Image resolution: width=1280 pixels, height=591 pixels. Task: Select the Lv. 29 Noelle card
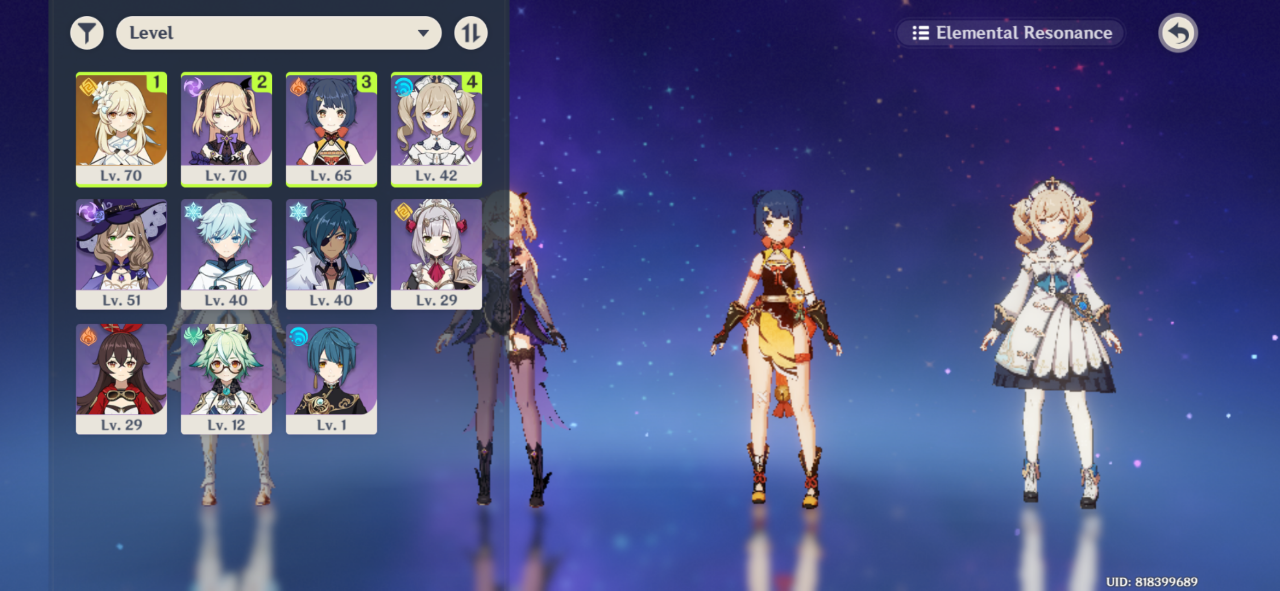[436, 253]
